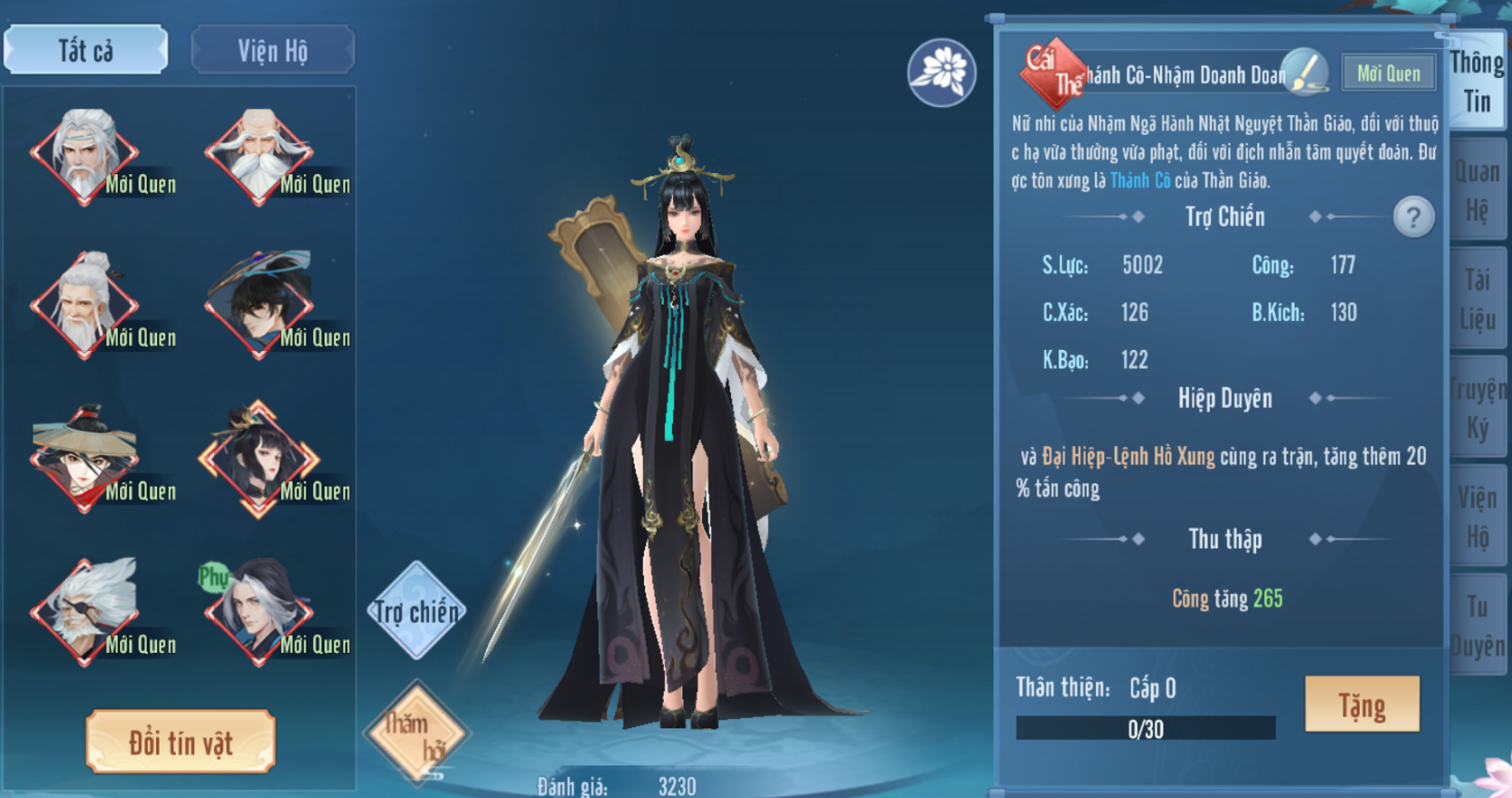Choose the Thăm hỏi diamond button

click(x=416, y=731)
